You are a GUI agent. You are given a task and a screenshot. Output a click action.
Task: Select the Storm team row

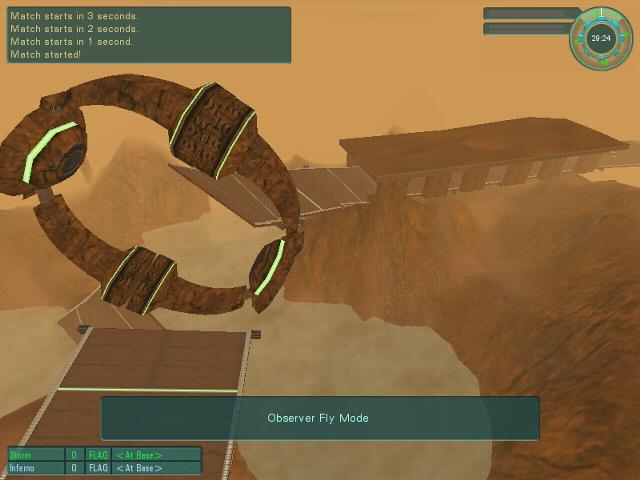[104, 455]
